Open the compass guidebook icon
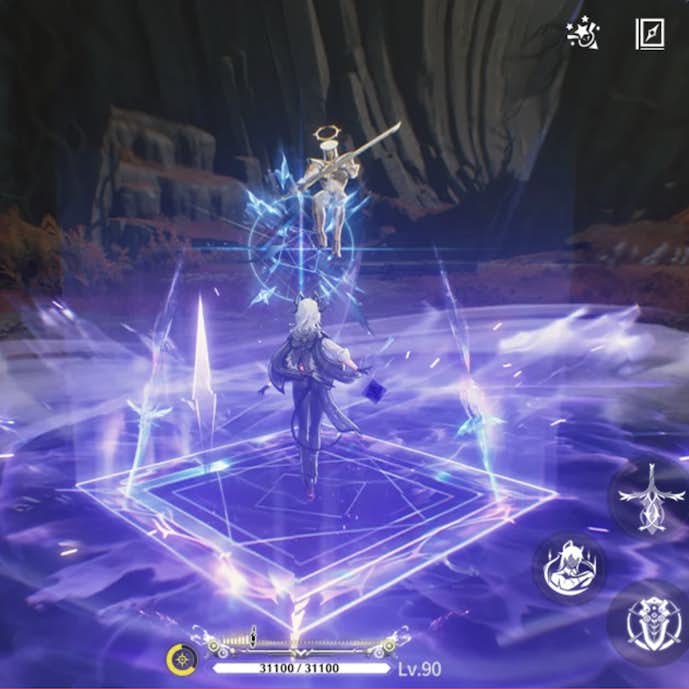Viewport: 689px width, 689px height. 649,34
